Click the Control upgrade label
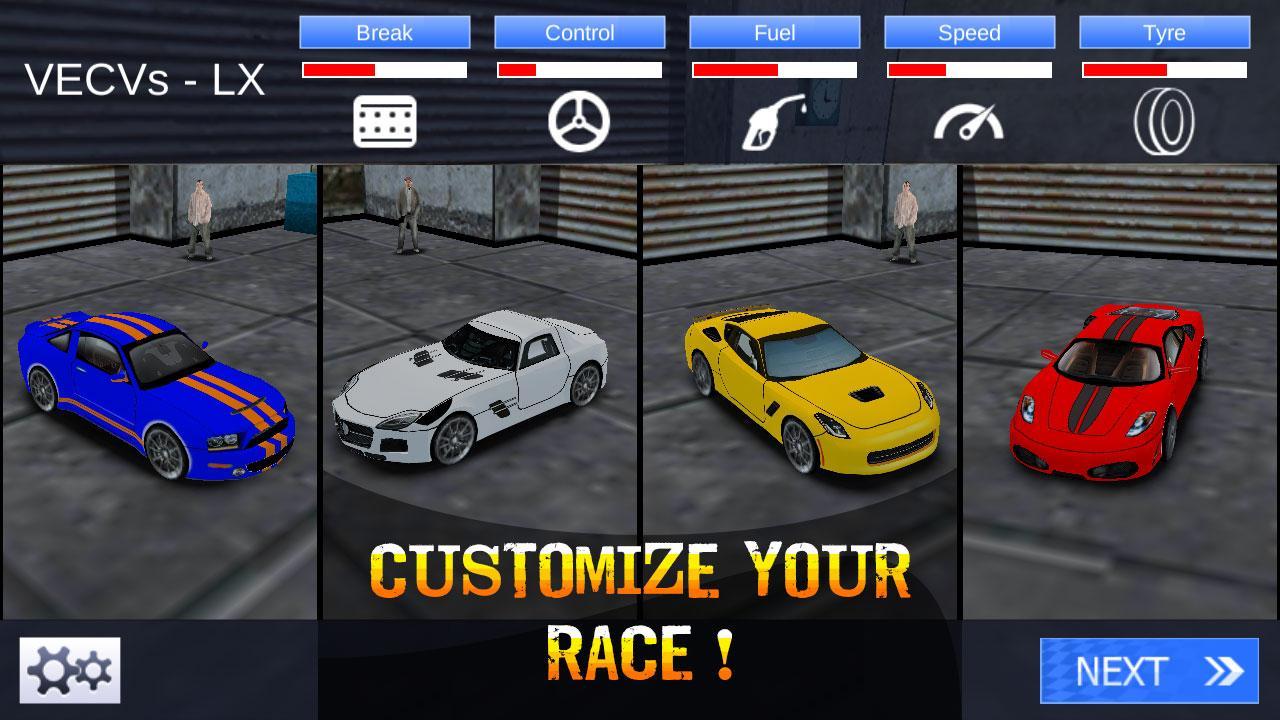The height and width of the screenshot is (720, 1280). click(x=580, y=32)
